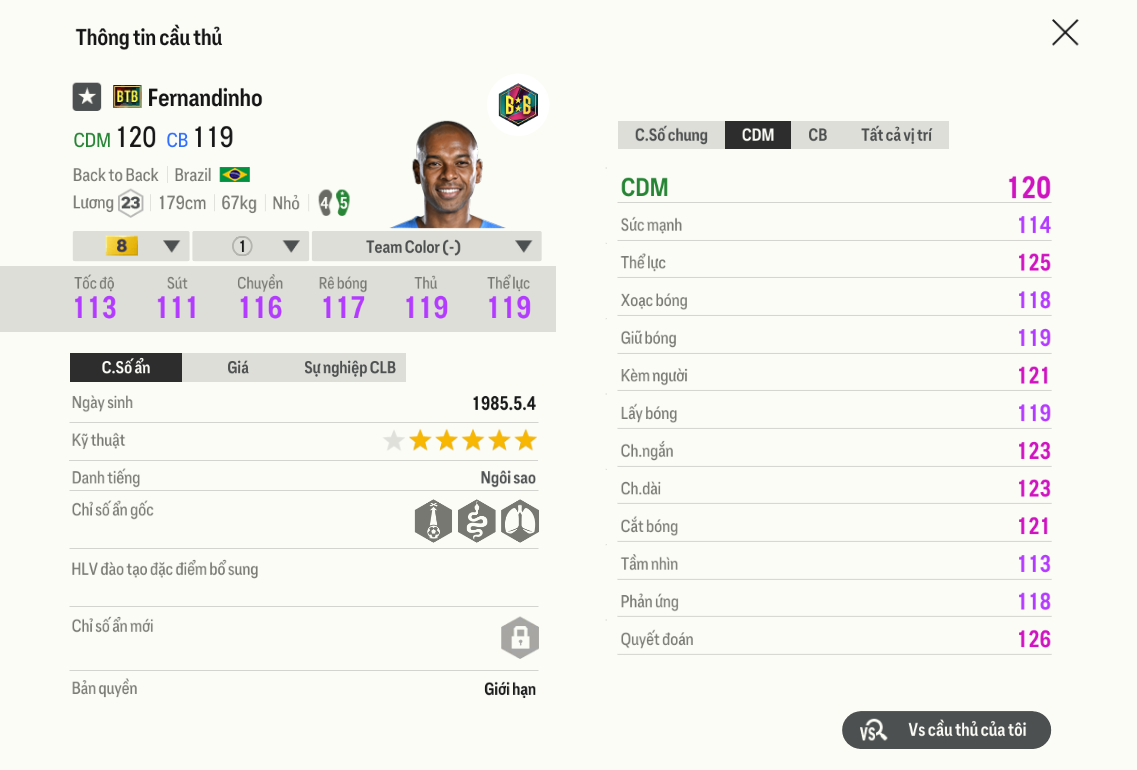The height and width of the screenshot is (770, 1137).
Task: Open the upgrade level 8 dropdown
Action: 131,246
